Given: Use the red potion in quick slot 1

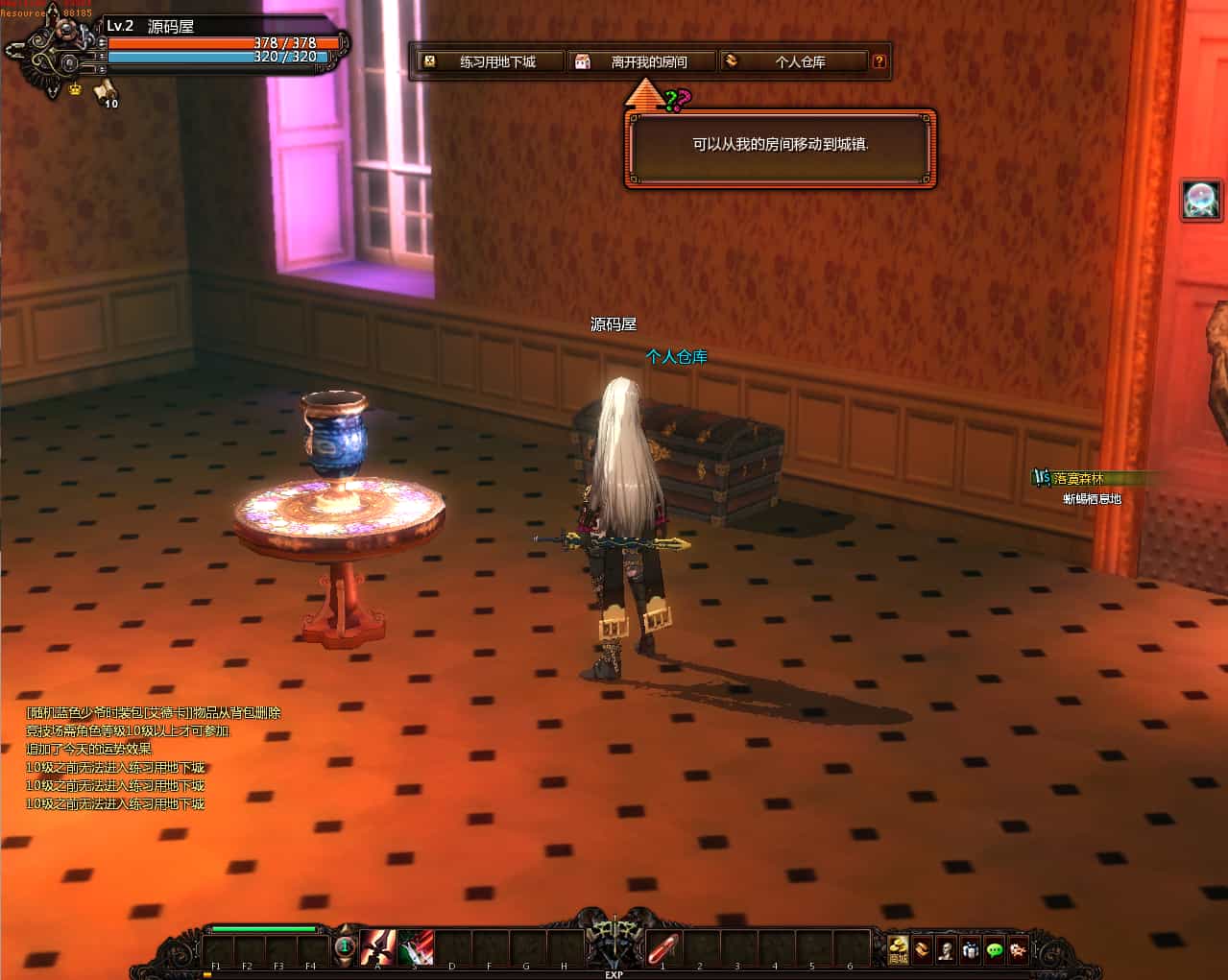Looking at the screenshot, I should (663, 947).
